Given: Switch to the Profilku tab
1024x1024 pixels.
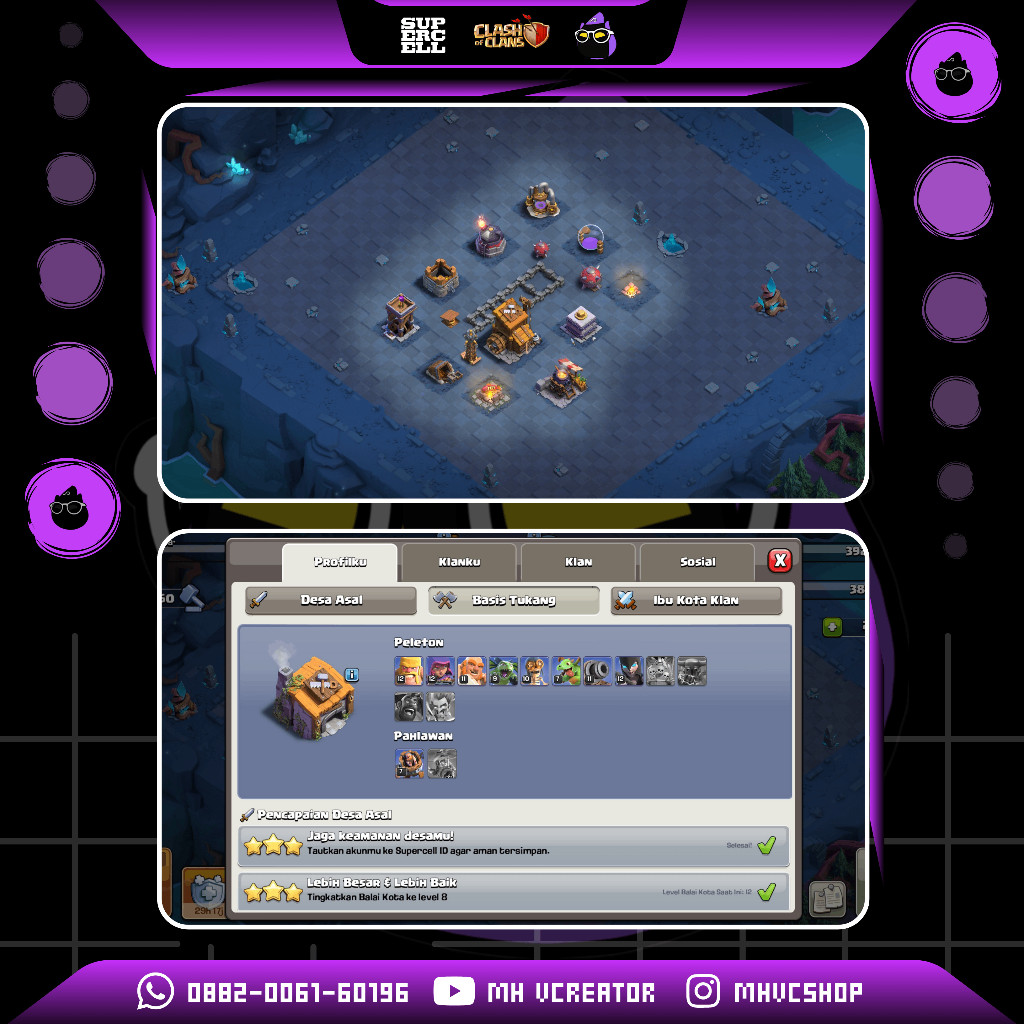Looking at the screenshot, I should (340, 563).
